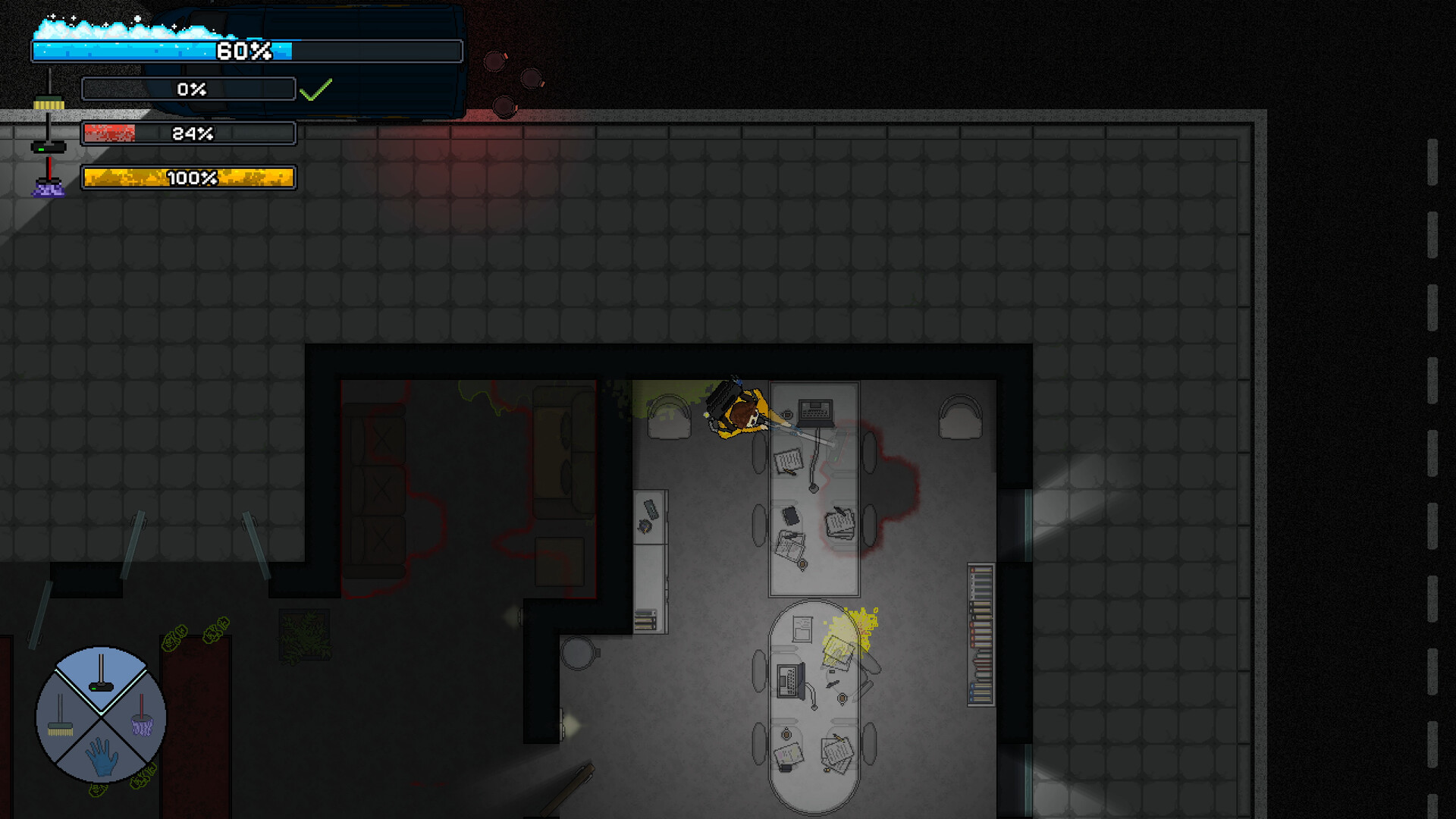Image resolution: width=1456 pixels, height=819 pixels.
Task: Click the yellow 100% progress bar
Action: [x=188, y=179]
